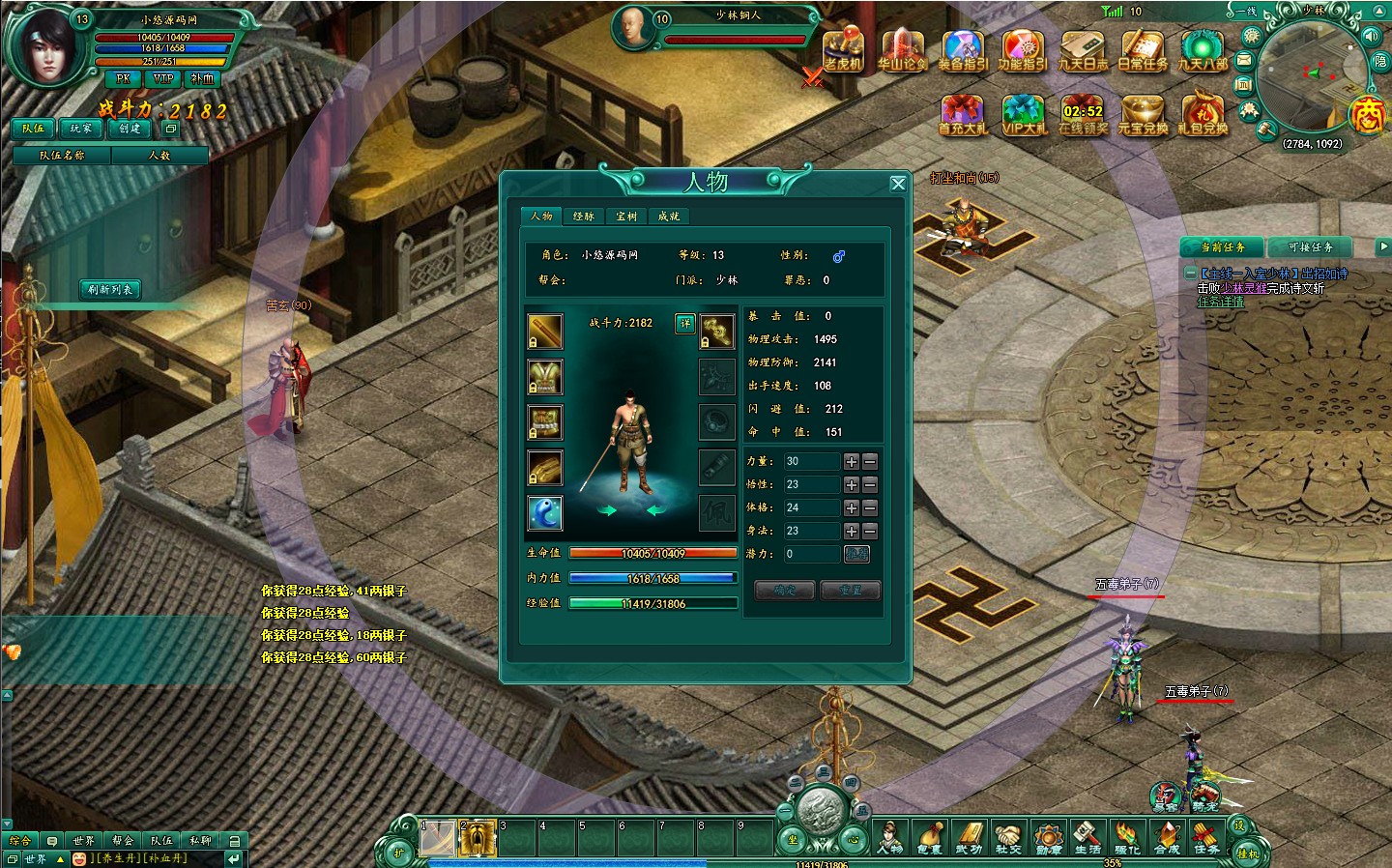The image size is (1392, 868).
Task: Open 华山论剑 from the top bar
Action: pos(902,51)
